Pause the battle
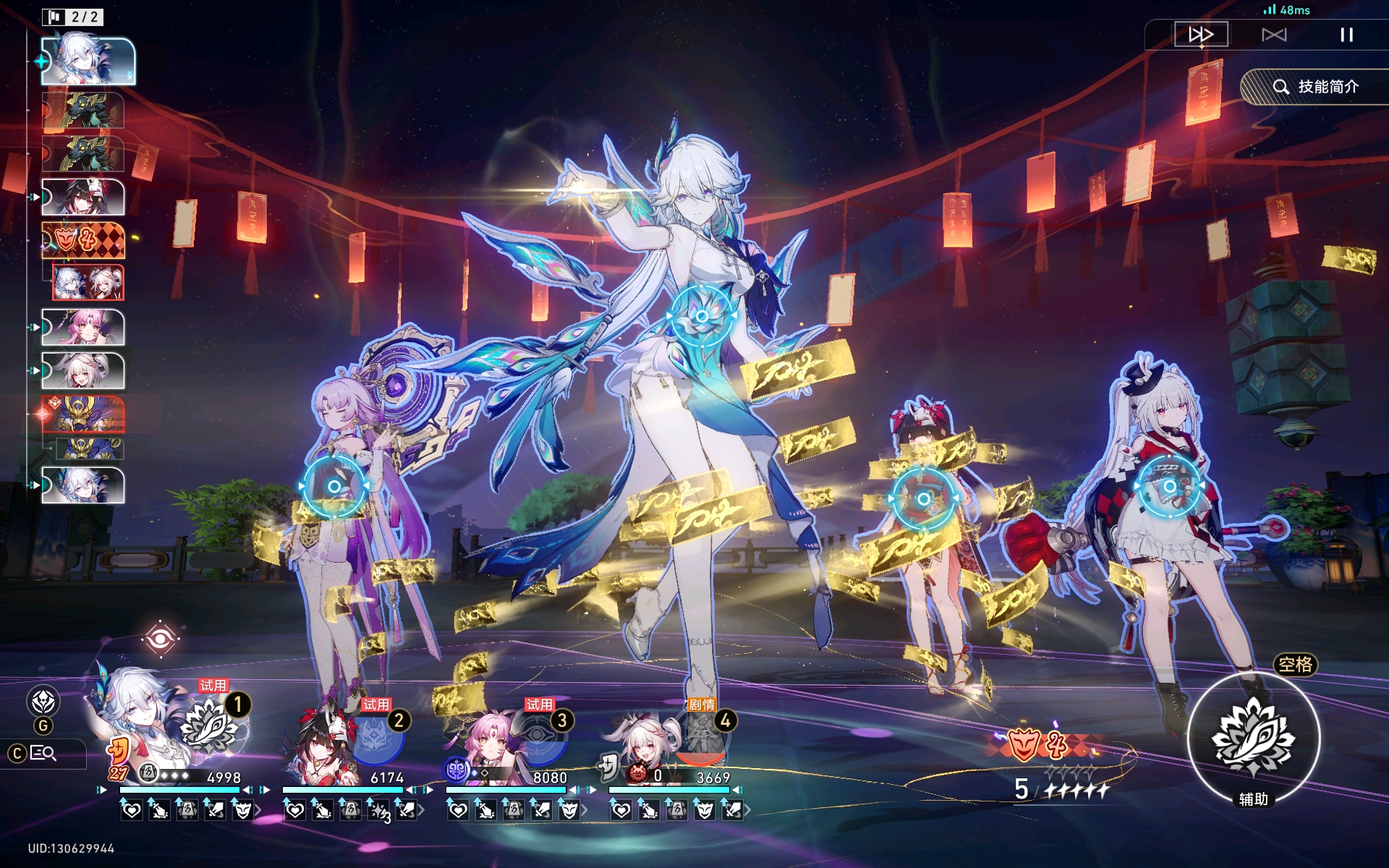The width and height of the screenshot is (1389, 868). (x=1346, y=35)
